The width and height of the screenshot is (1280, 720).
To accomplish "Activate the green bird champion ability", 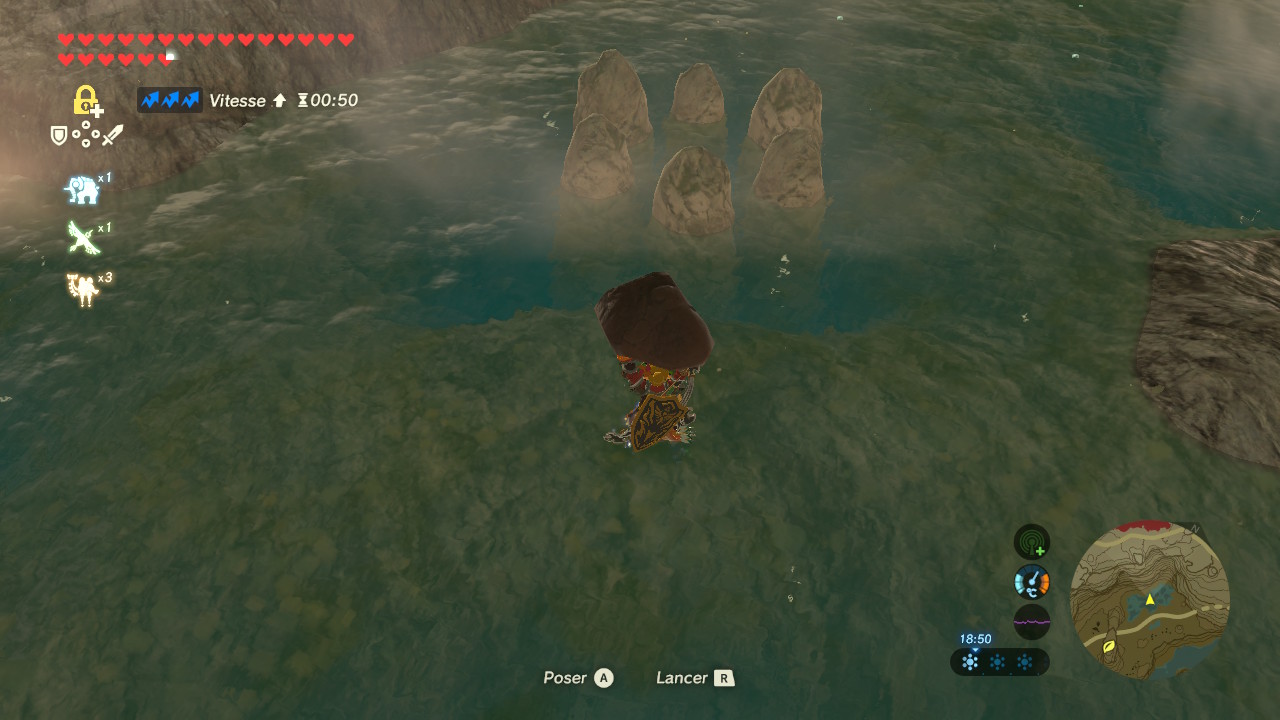I will tap(82, 238).
